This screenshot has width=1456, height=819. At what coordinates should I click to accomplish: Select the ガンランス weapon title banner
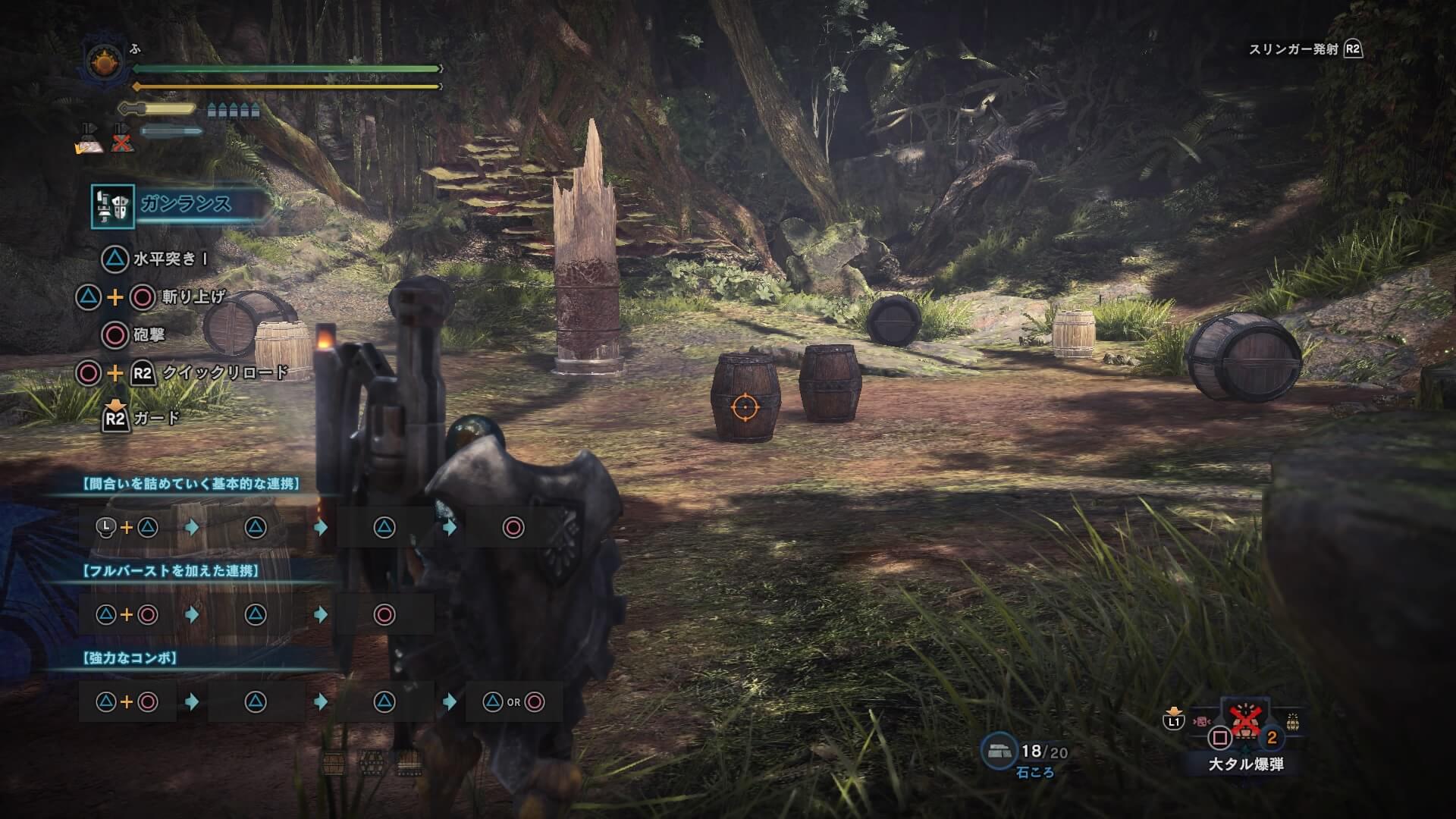[187, 204]
